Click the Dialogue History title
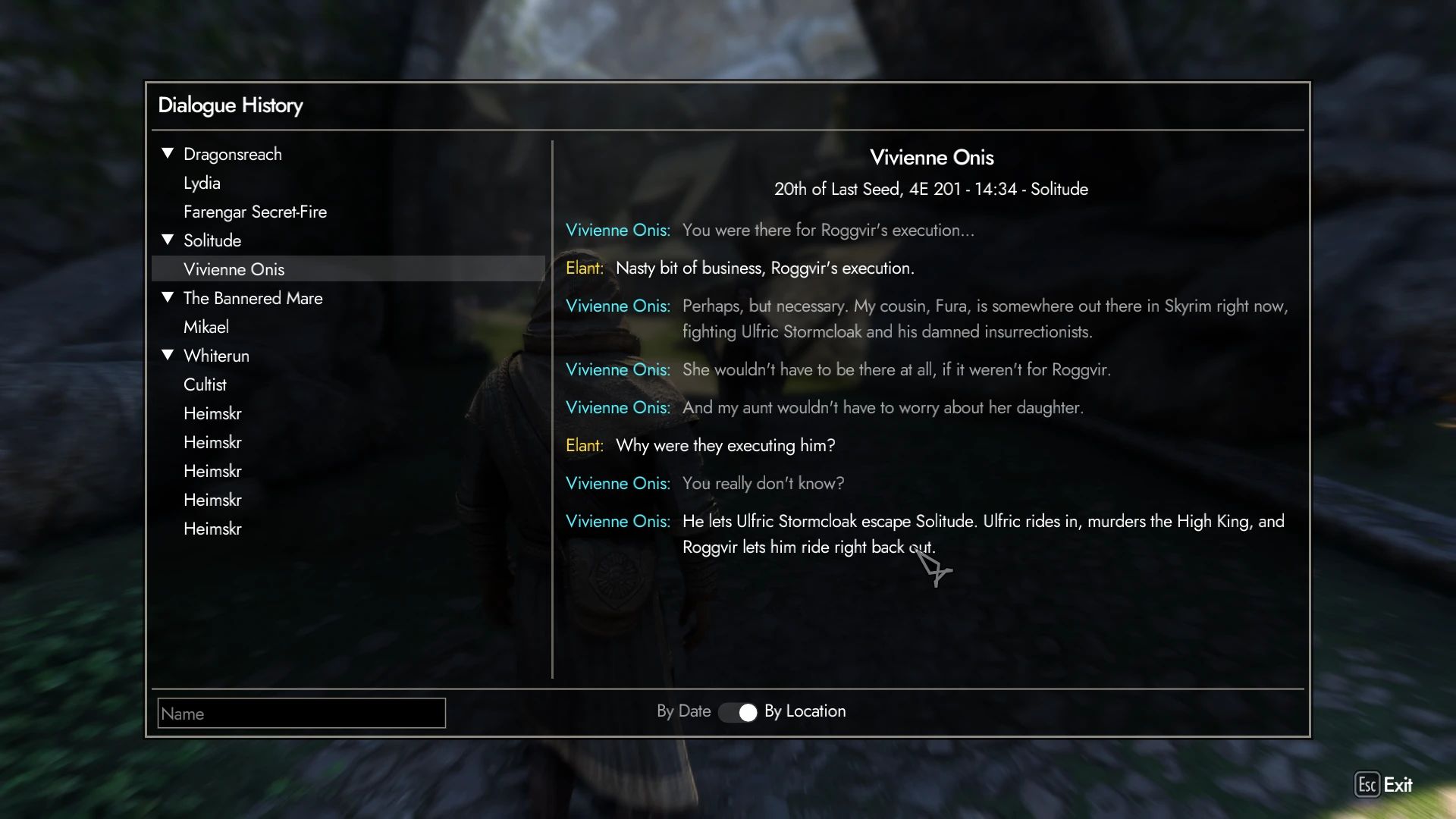 [x=230, y=105]
